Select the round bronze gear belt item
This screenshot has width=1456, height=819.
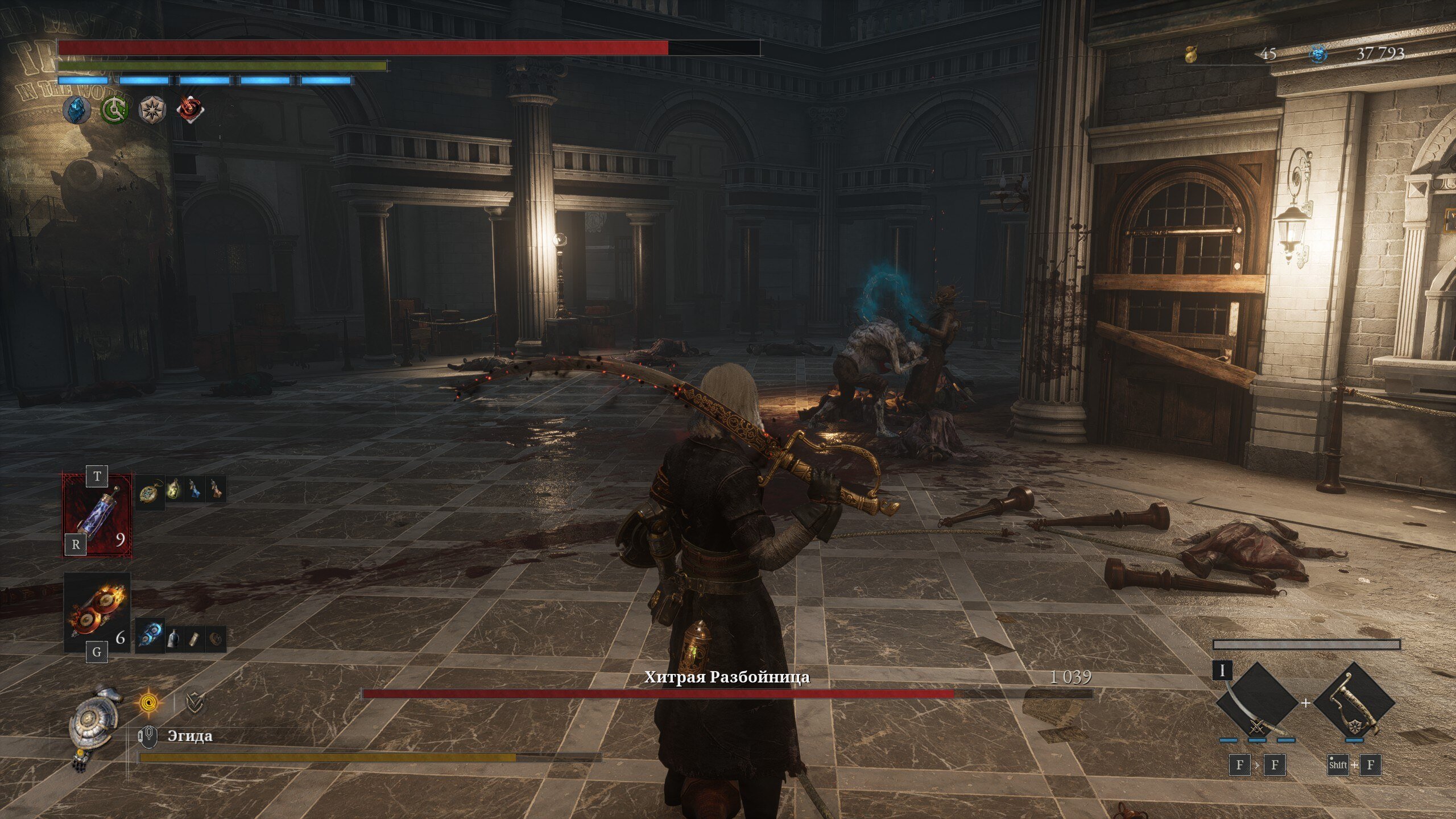click(x=215, y=639)
